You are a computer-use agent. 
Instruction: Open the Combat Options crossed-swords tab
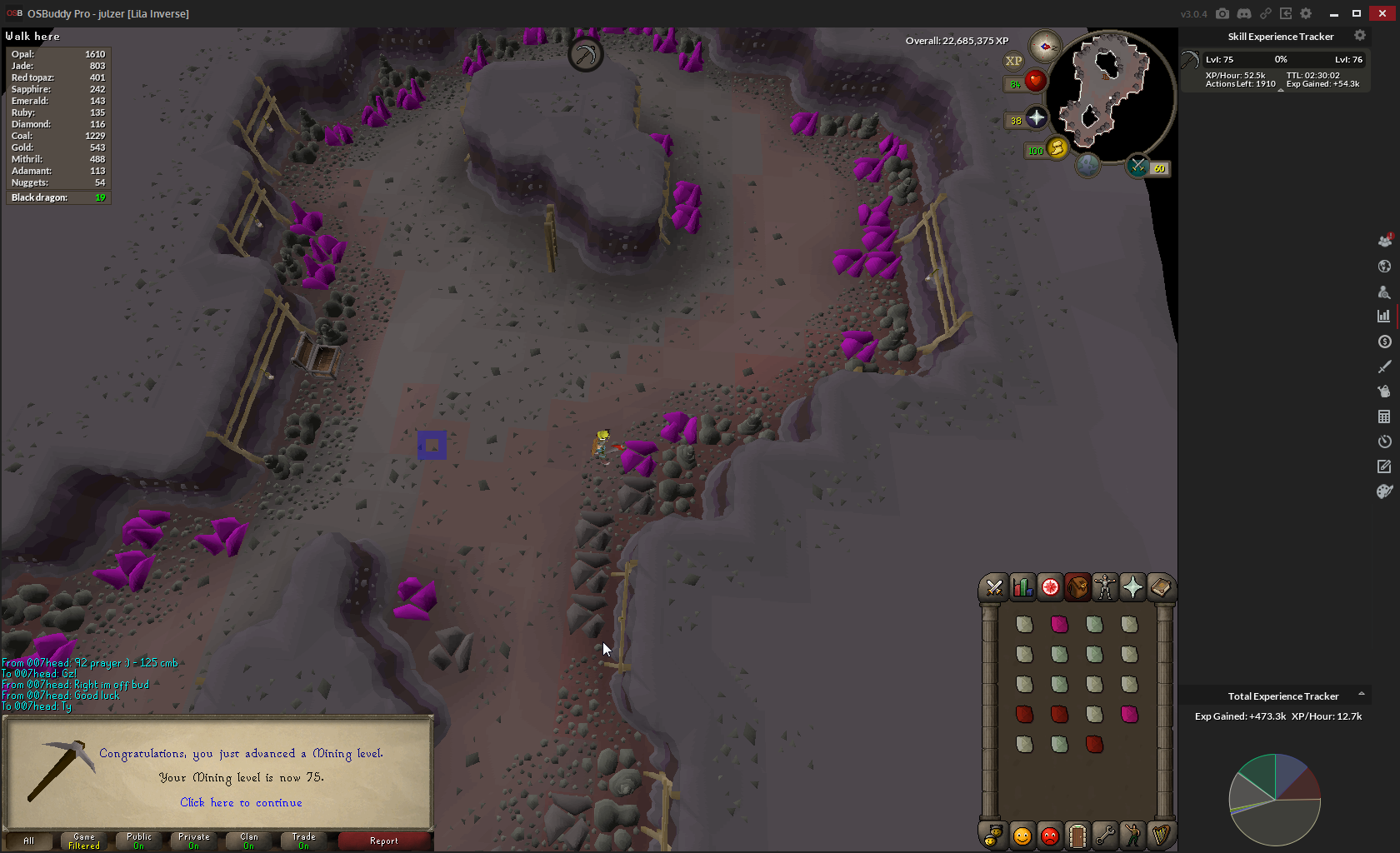pyautogui.click(x=994, y=588)
